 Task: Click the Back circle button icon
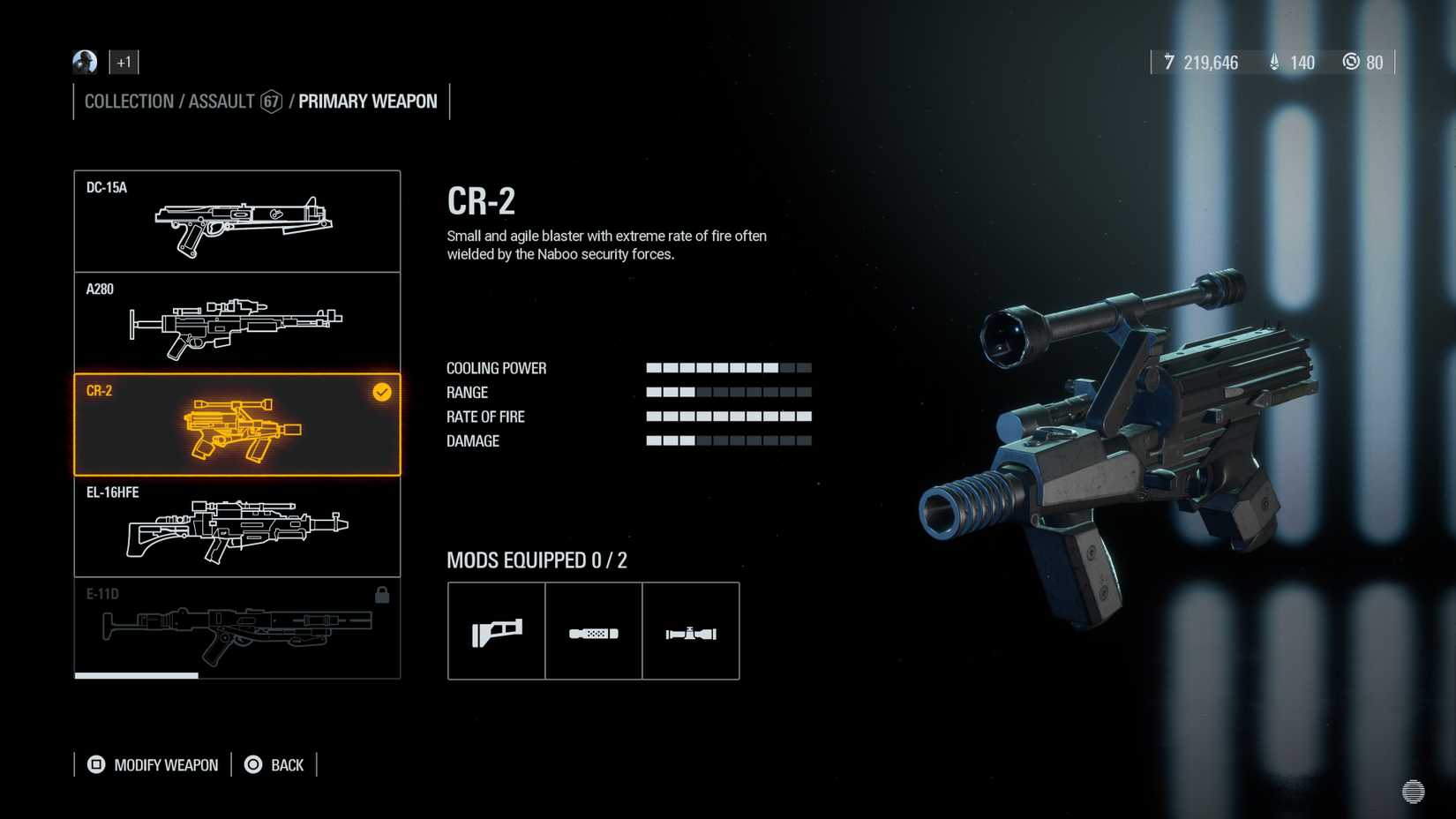252,764
